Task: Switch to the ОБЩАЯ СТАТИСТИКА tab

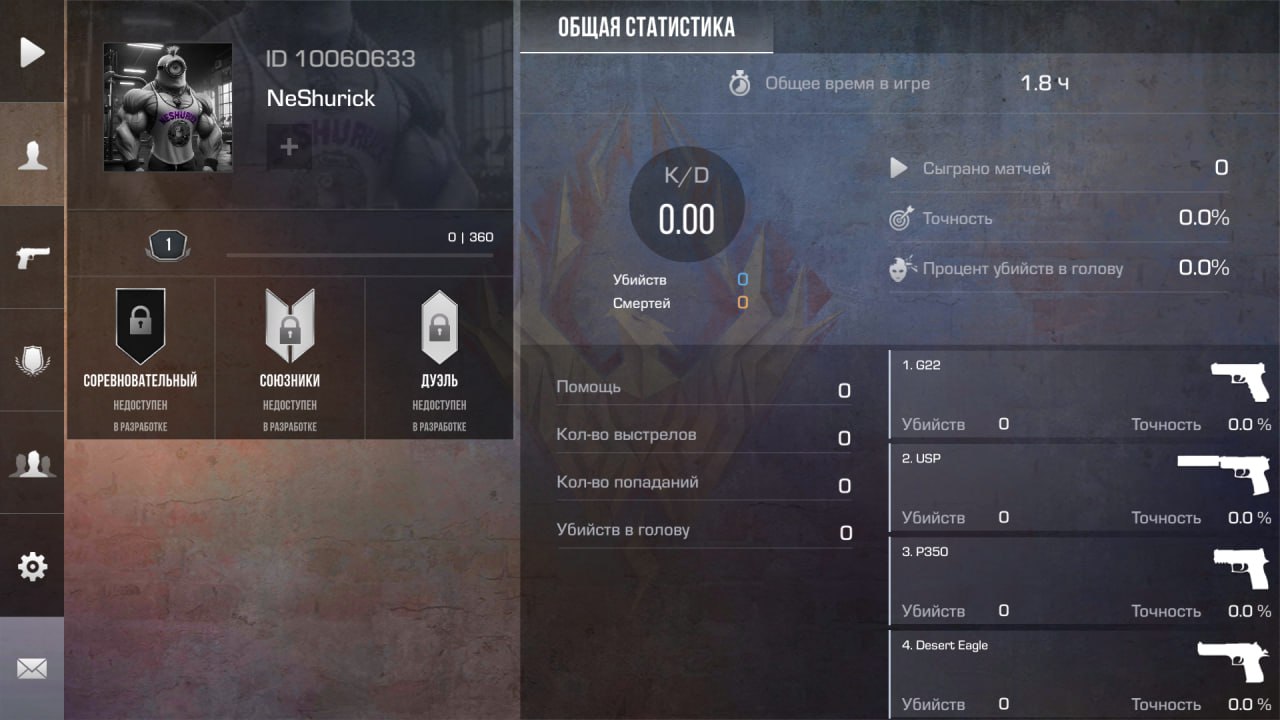Action: tap(645, 27)
